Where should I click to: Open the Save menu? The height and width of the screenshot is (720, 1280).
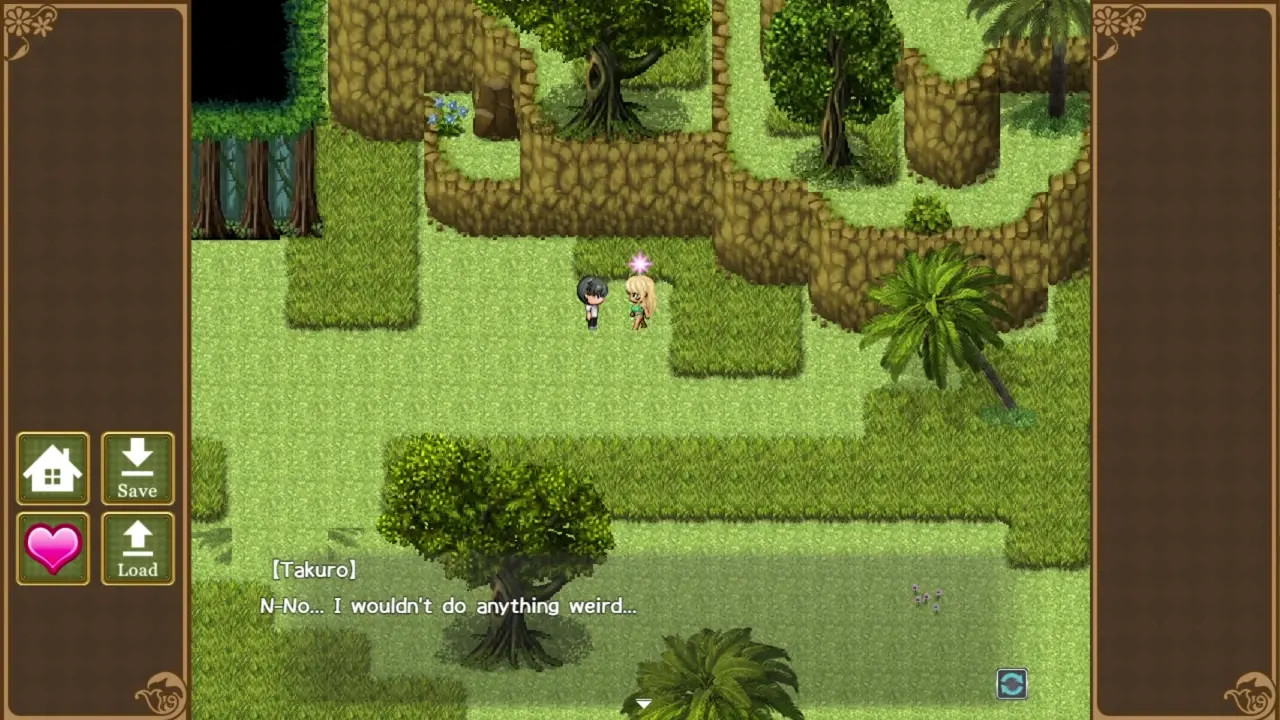point(137,468)
